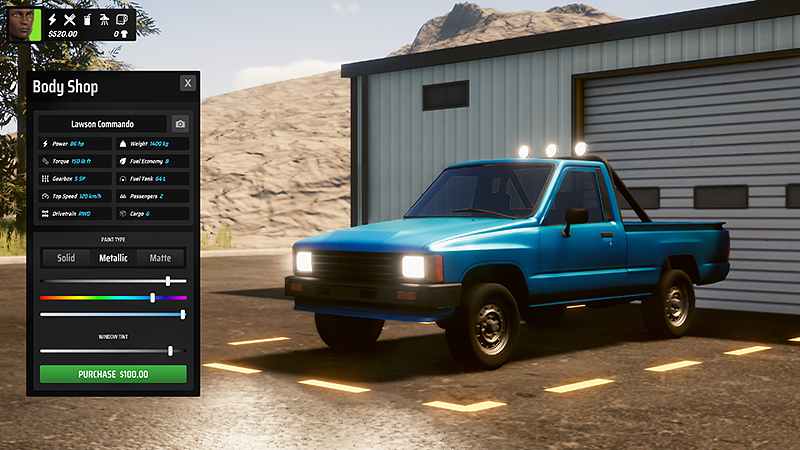This screenshot has height=450, width=800.
Task: Select the Solid paint type
Action: [x=66, y=258]
